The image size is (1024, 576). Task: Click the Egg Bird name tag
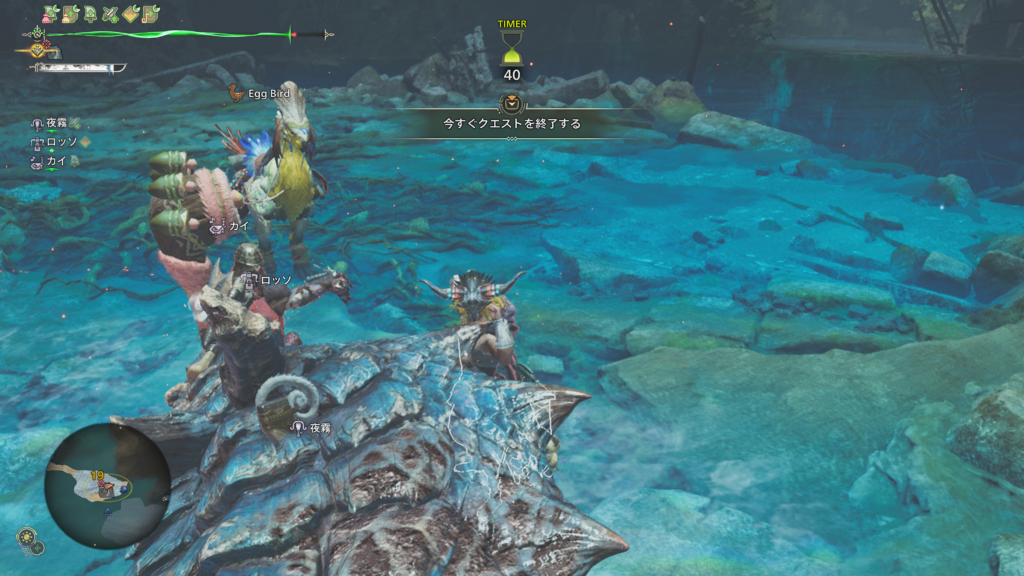point(268,93)
